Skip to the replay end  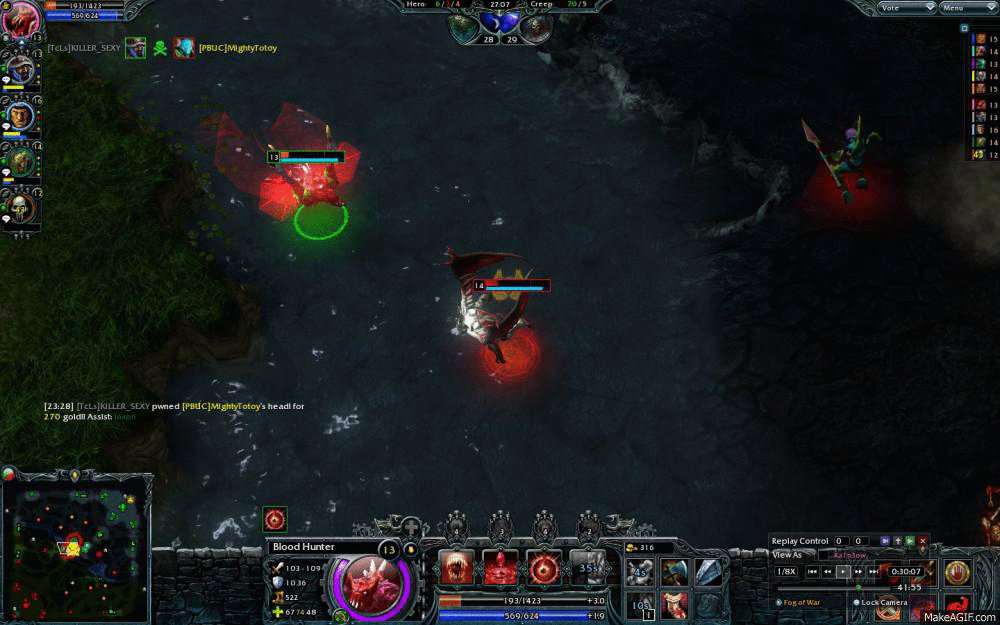[873, 571]
